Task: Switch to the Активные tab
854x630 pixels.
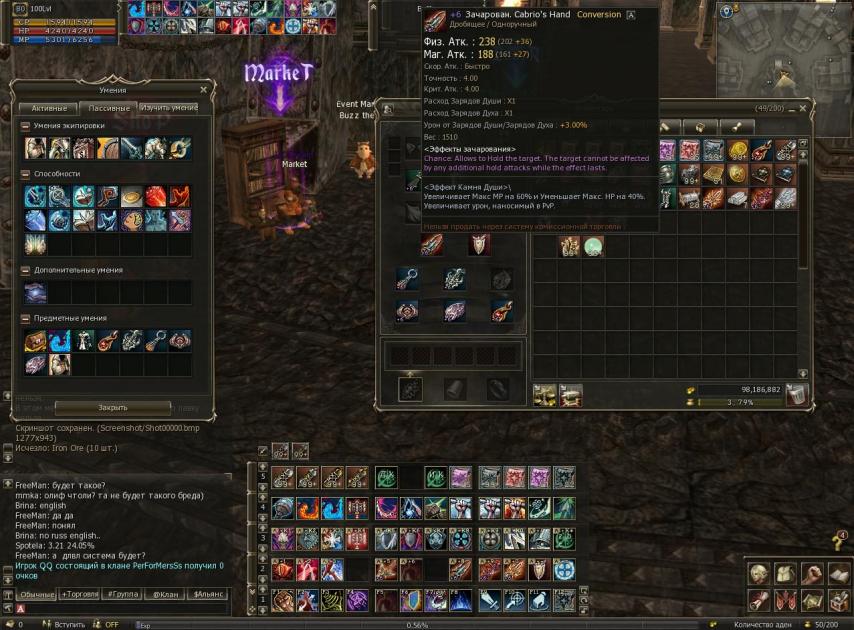Action: (x=48, y=108)
